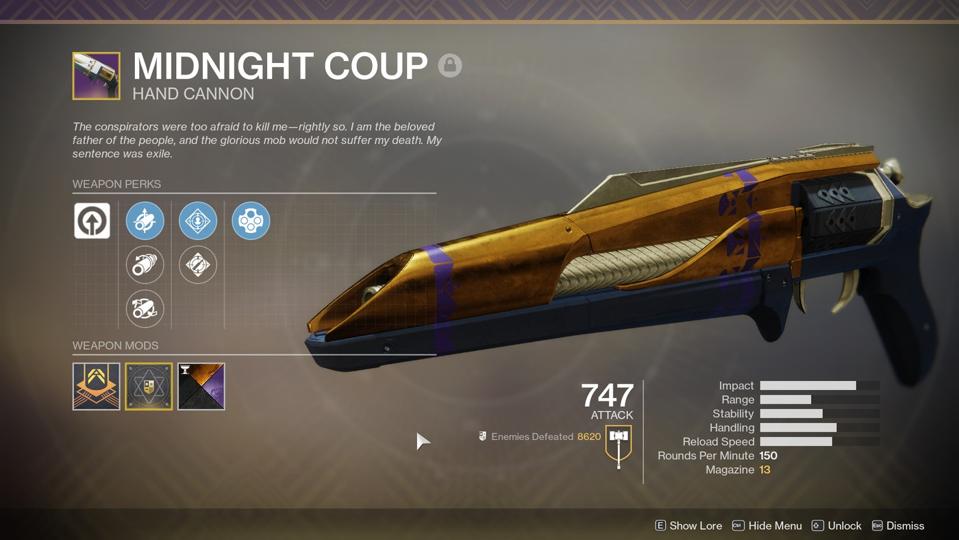The height and width of the screenshot is (540, 959).
Task: Pick the unselected diamond-shaped magazine perk
Action: point(198,265)
